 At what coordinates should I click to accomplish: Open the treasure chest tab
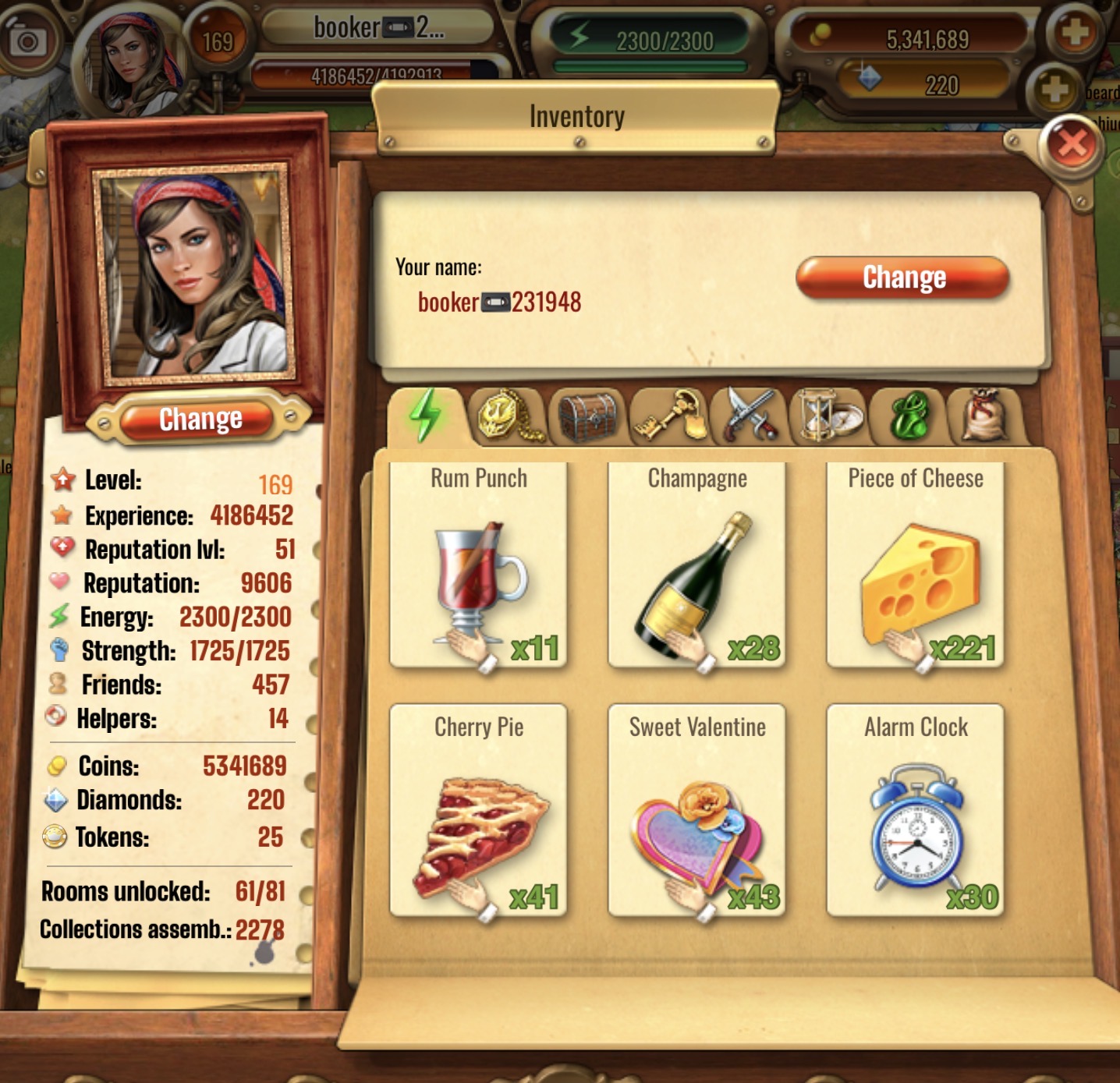[x=588, y=416]
